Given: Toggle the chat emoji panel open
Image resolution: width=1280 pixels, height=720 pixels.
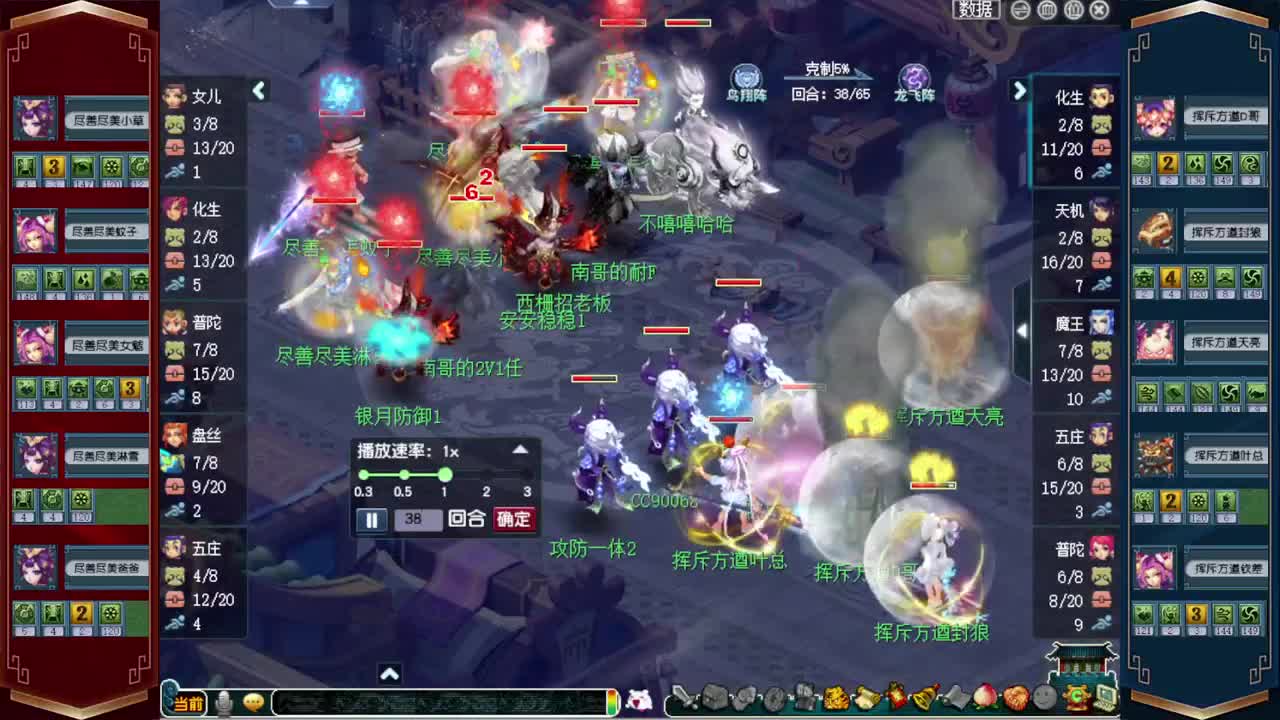Looking at the screenshot, I should (x=252, y=701).
